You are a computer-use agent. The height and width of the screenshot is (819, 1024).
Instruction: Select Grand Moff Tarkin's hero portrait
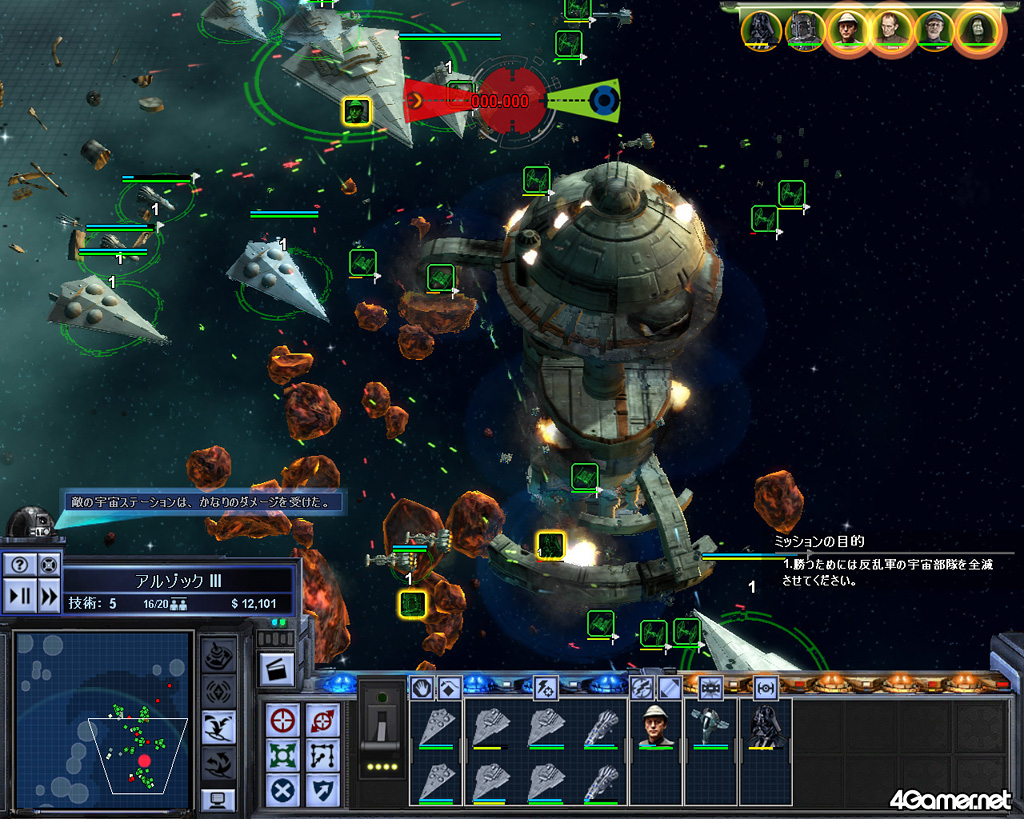point(891,29)
